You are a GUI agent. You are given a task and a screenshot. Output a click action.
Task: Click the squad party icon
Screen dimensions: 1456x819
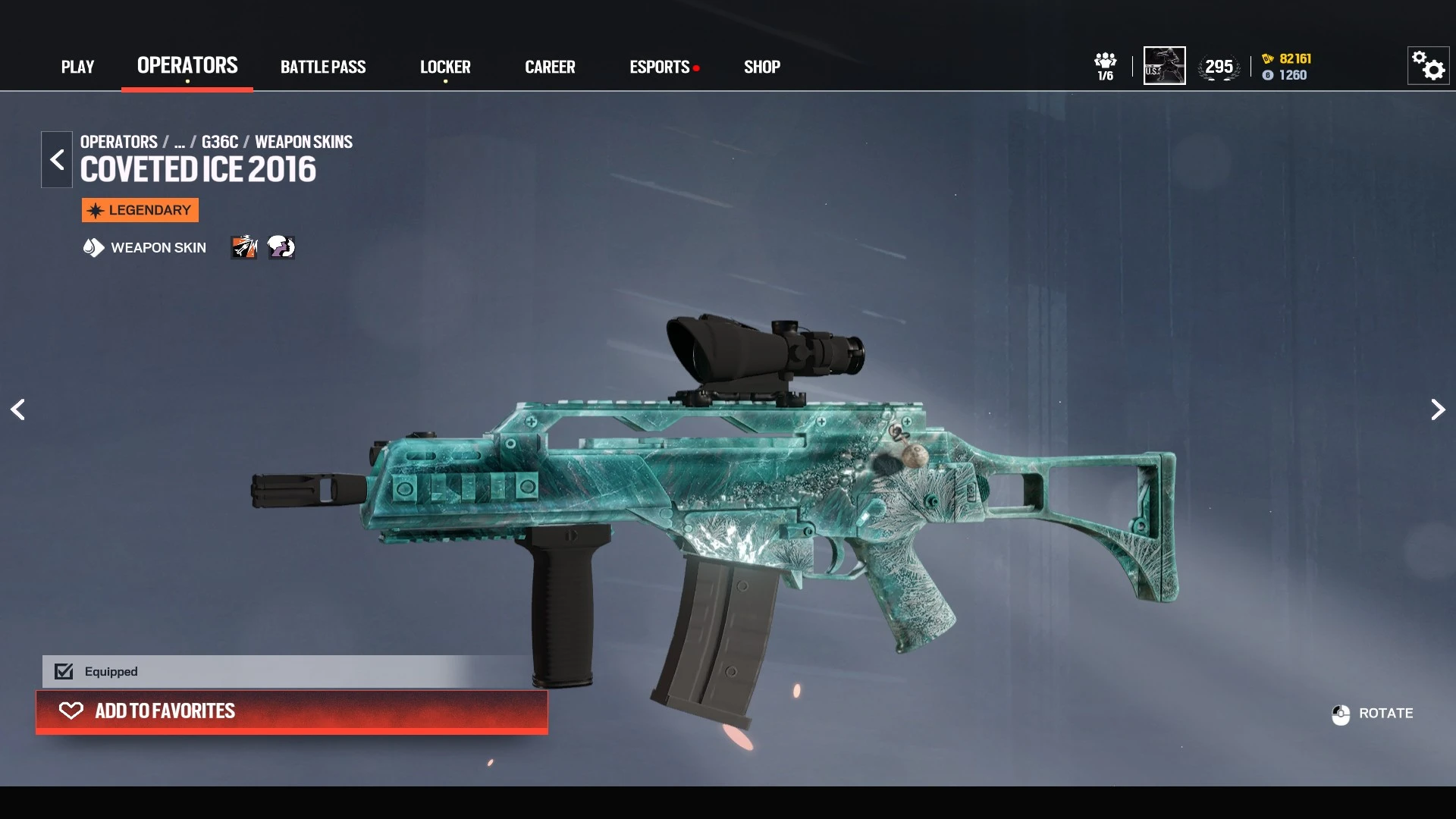point(1105,66)
